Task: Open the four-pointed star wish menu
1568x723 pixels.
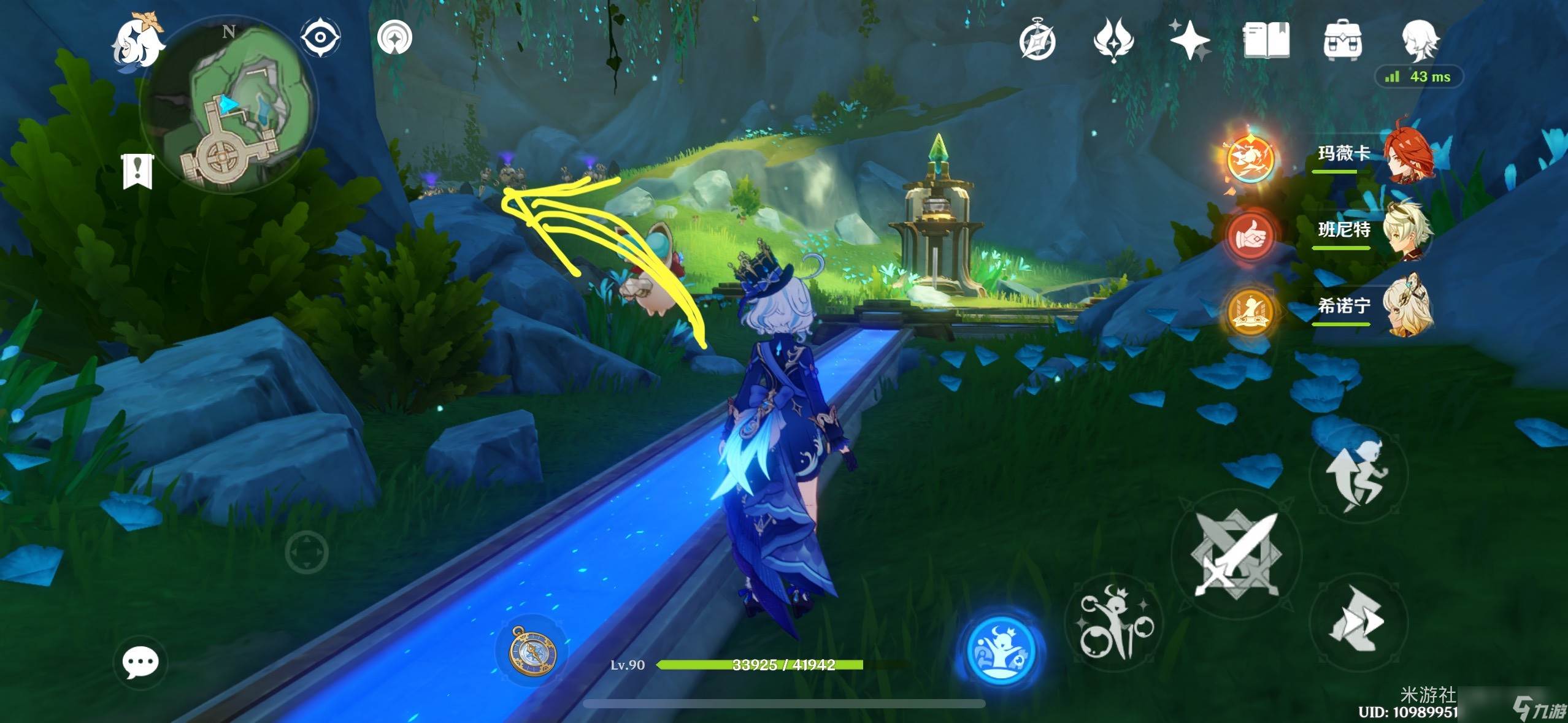Action: click(1189, 40)
